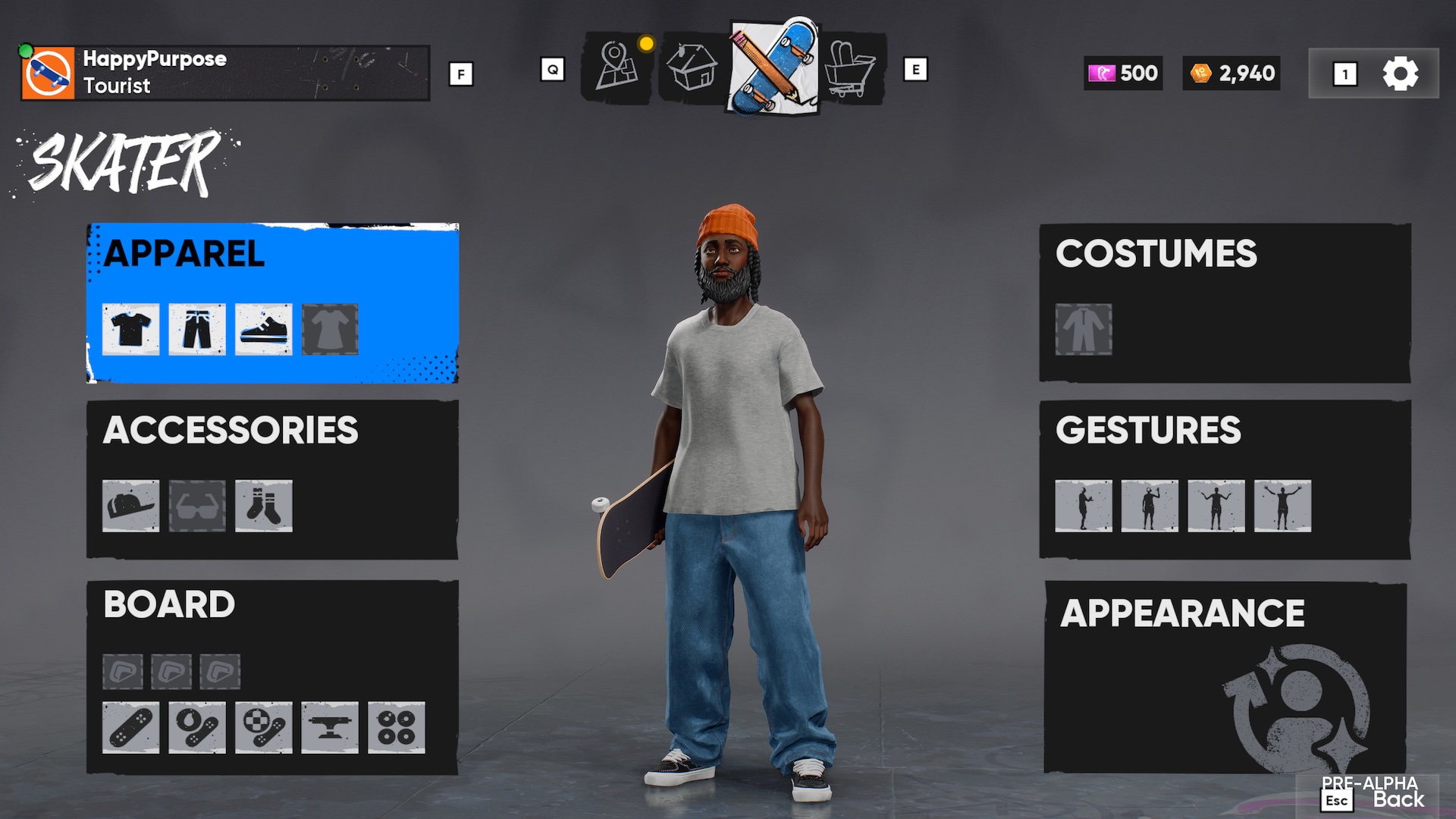Image resolution: width=1456 pixels, height=819 pixels.
Task: Click the 2,940 coin currency display
Action: [1230, 73]
